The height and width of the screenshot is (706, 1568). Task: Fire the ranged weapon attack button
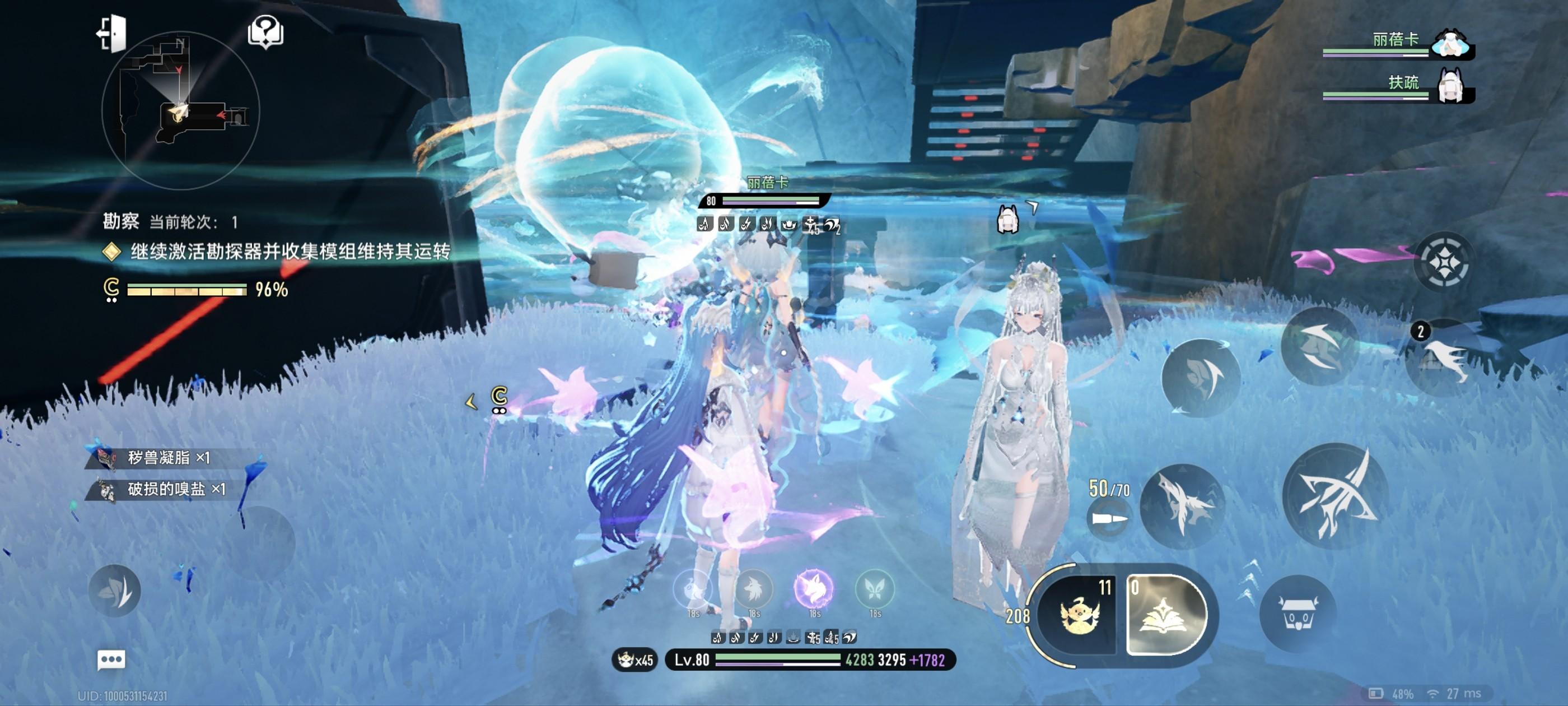(1183, 505)
